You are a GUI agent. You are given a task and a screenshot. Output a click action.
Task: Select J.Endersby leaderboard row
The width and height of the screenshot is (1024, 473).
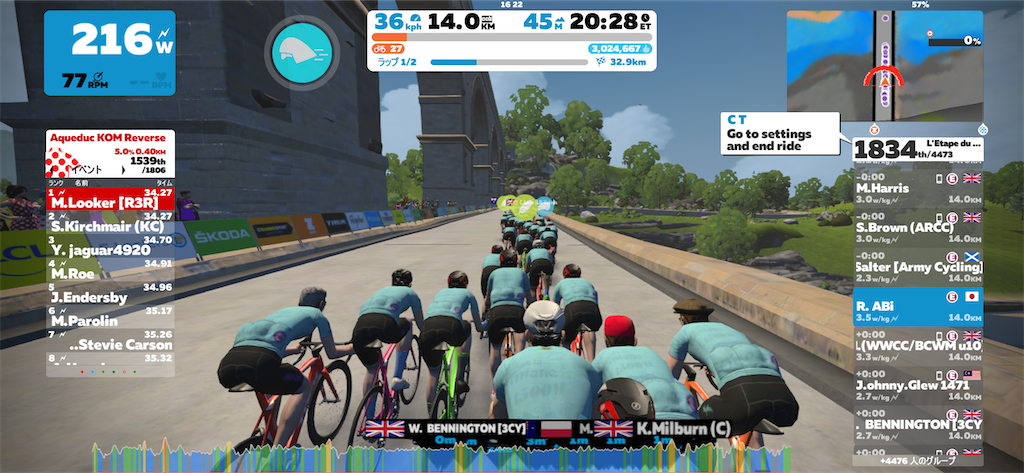click(x=110, y=296)
